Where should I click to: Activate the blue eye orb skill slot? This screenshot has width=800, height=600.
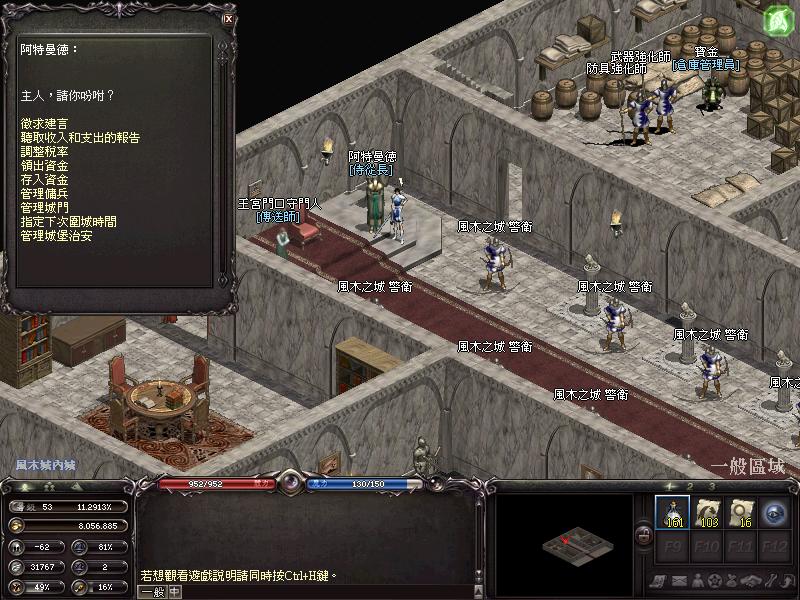[775, 512]
